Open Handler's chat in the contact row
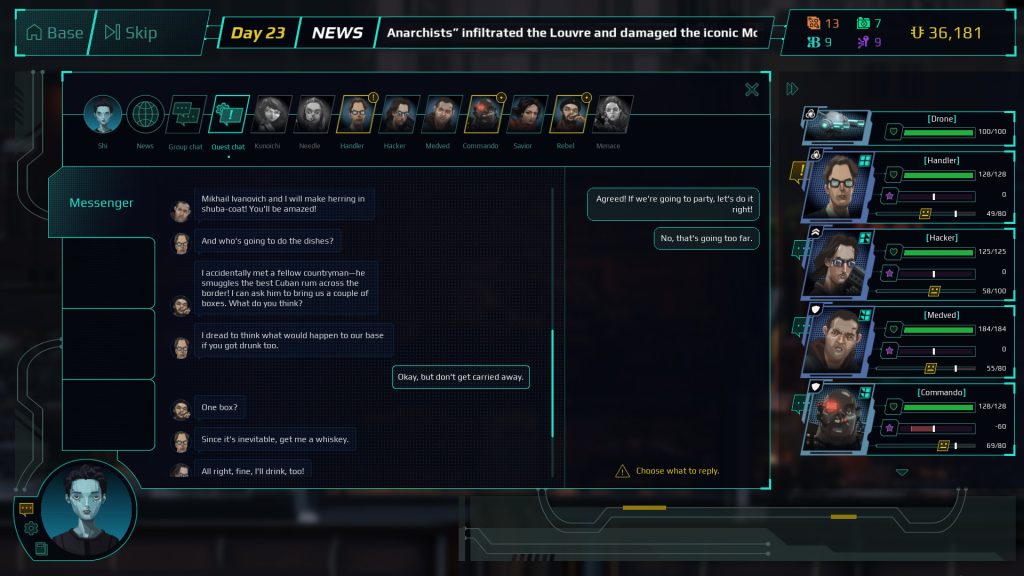1024x576 pixels. 355,115
